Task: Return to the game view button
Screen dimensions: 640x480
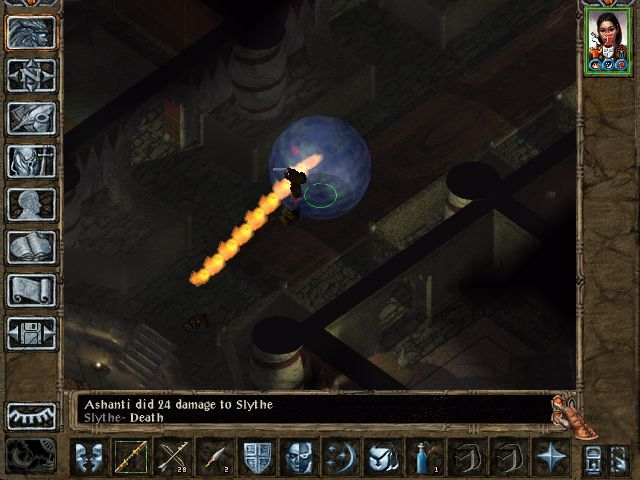Action: (31, 32)
